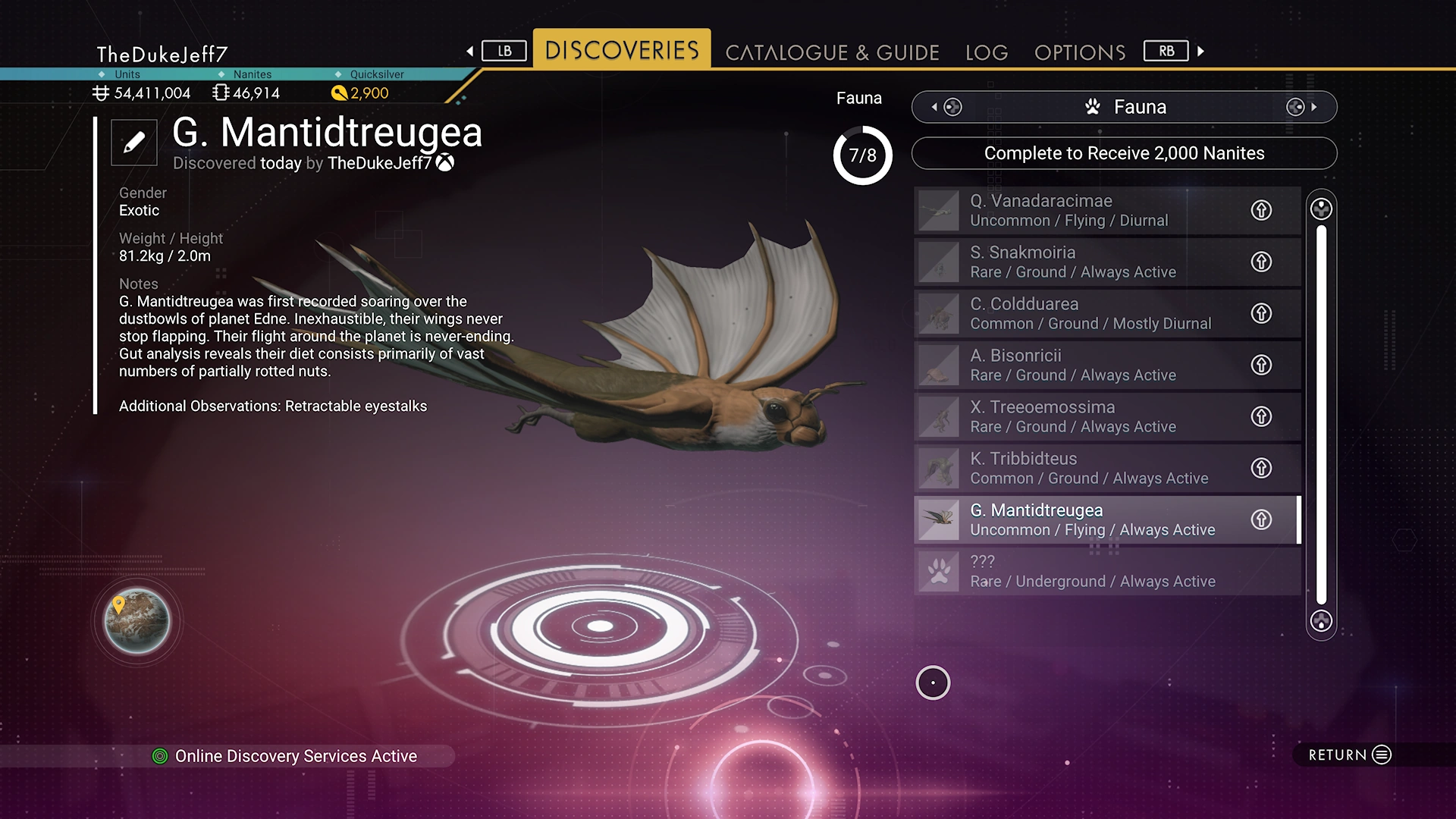Cycle Fauna category to the next one
The image size is (1456, 819).
(x=1302, y=107)
